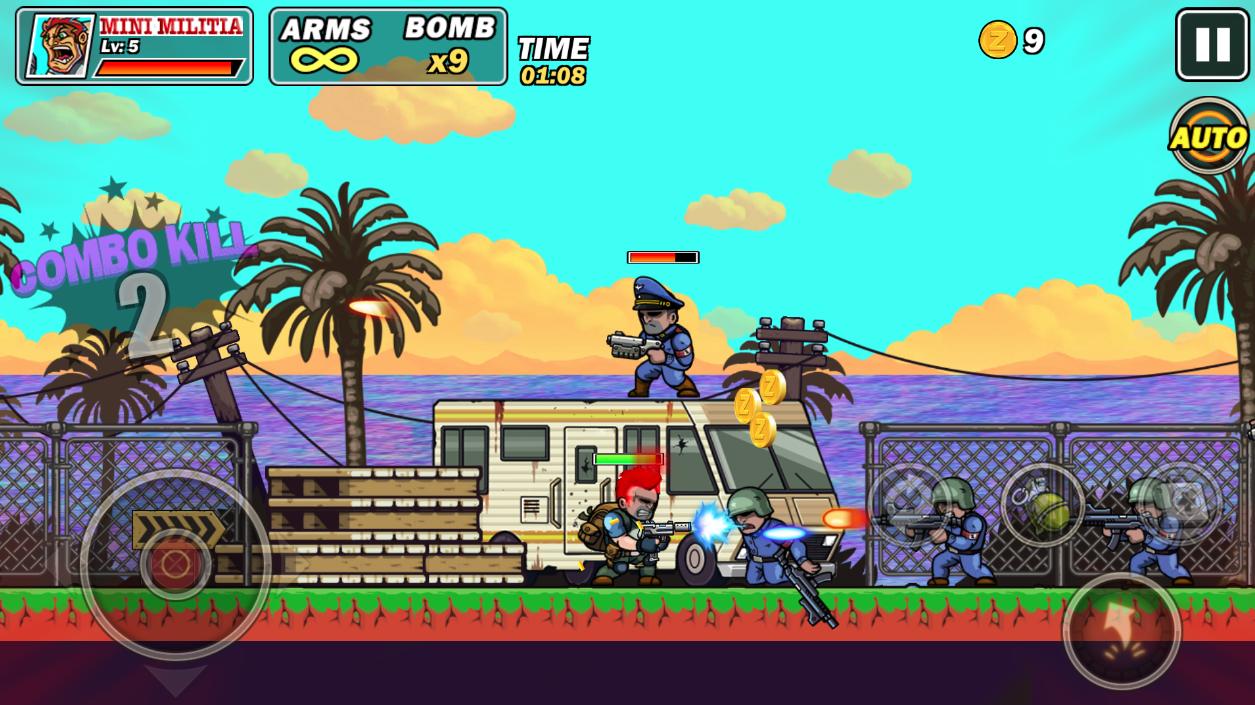Tap the jump arrow button
The image size is (1255, 705).
pyautogui.click(x=1121, y=630)
